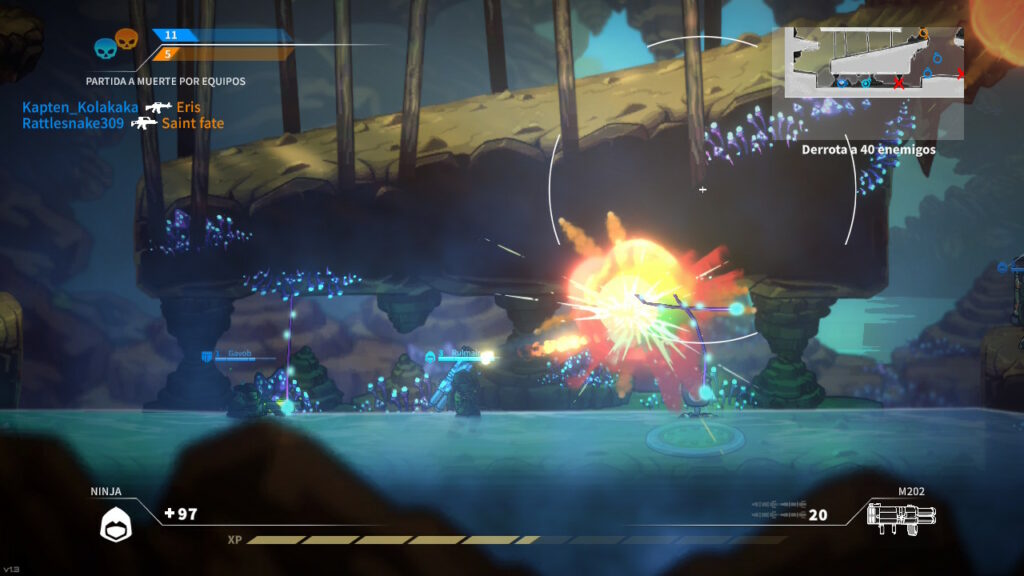
Task: Select the Kapten_Kolakaka kill feed entry
Action: tap(80, 107)
